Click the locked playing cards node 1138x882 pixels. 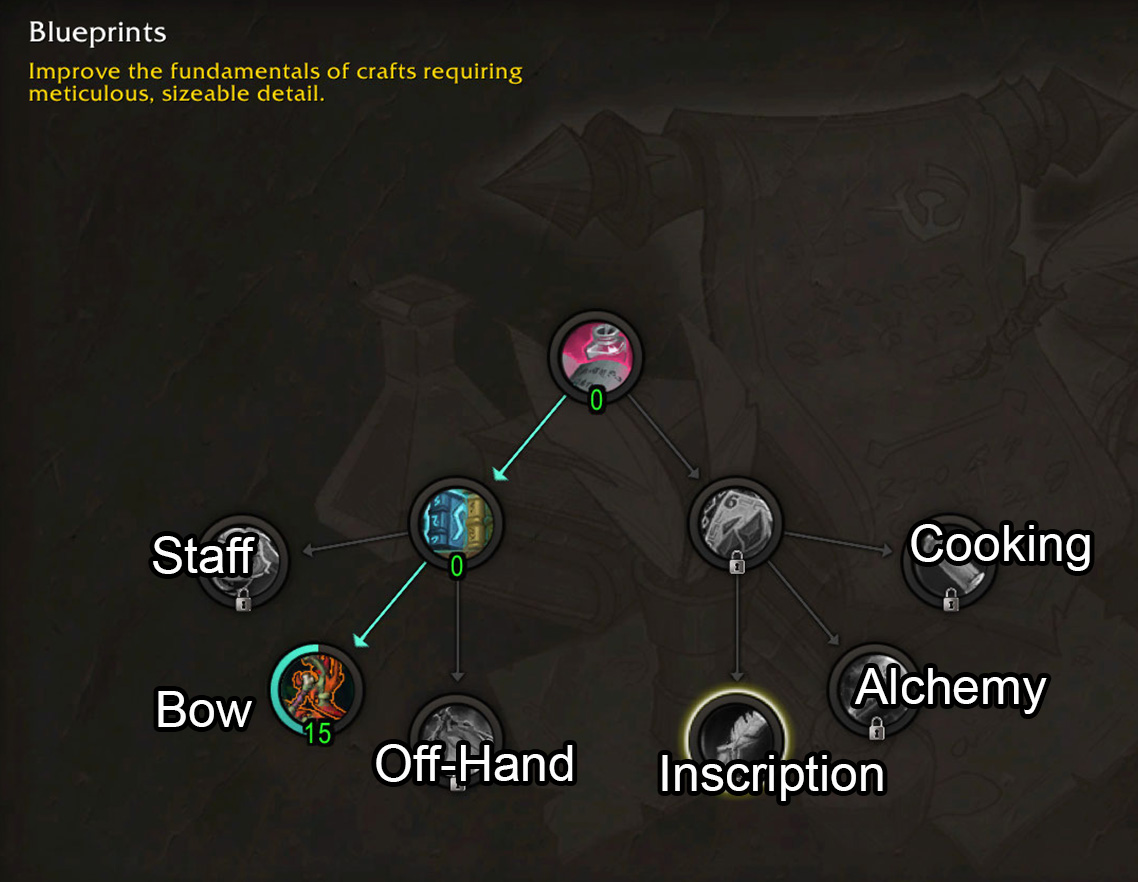point(737,523)
